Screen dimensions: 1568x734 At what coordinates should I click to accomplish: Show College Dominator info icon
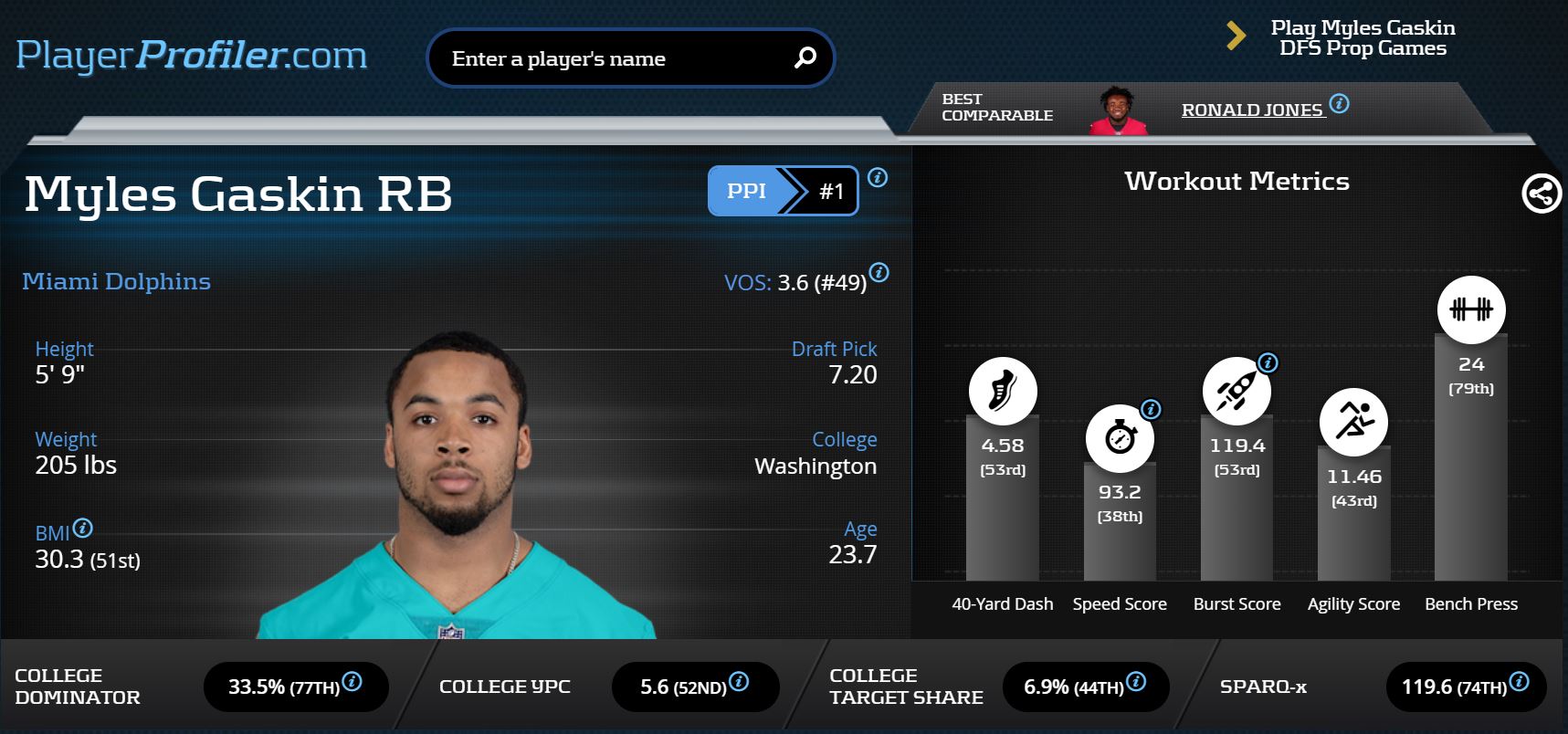(x=352, y=681)
